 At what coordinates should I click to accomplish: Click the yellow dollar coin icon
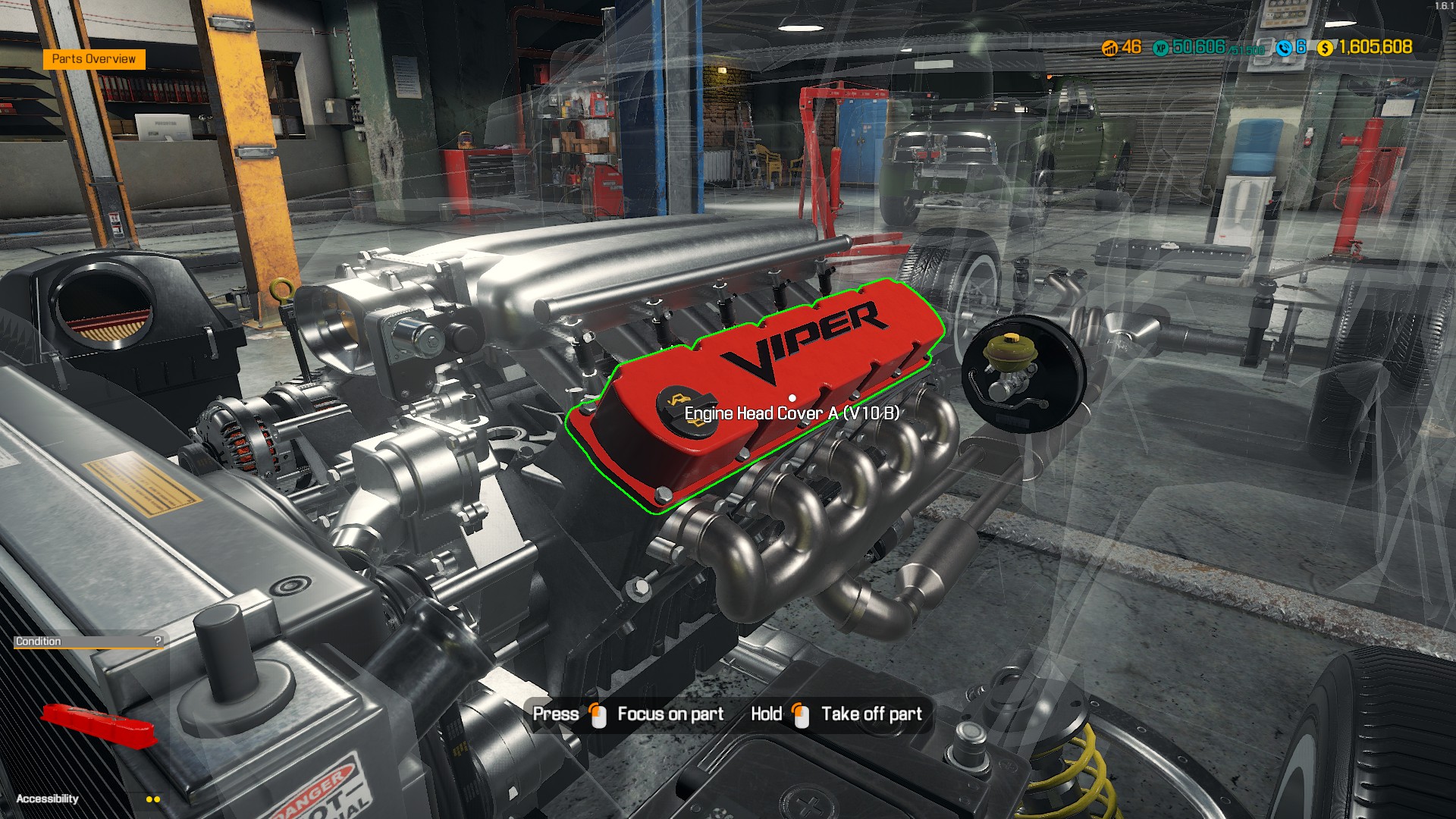[x=1325, y=49]
